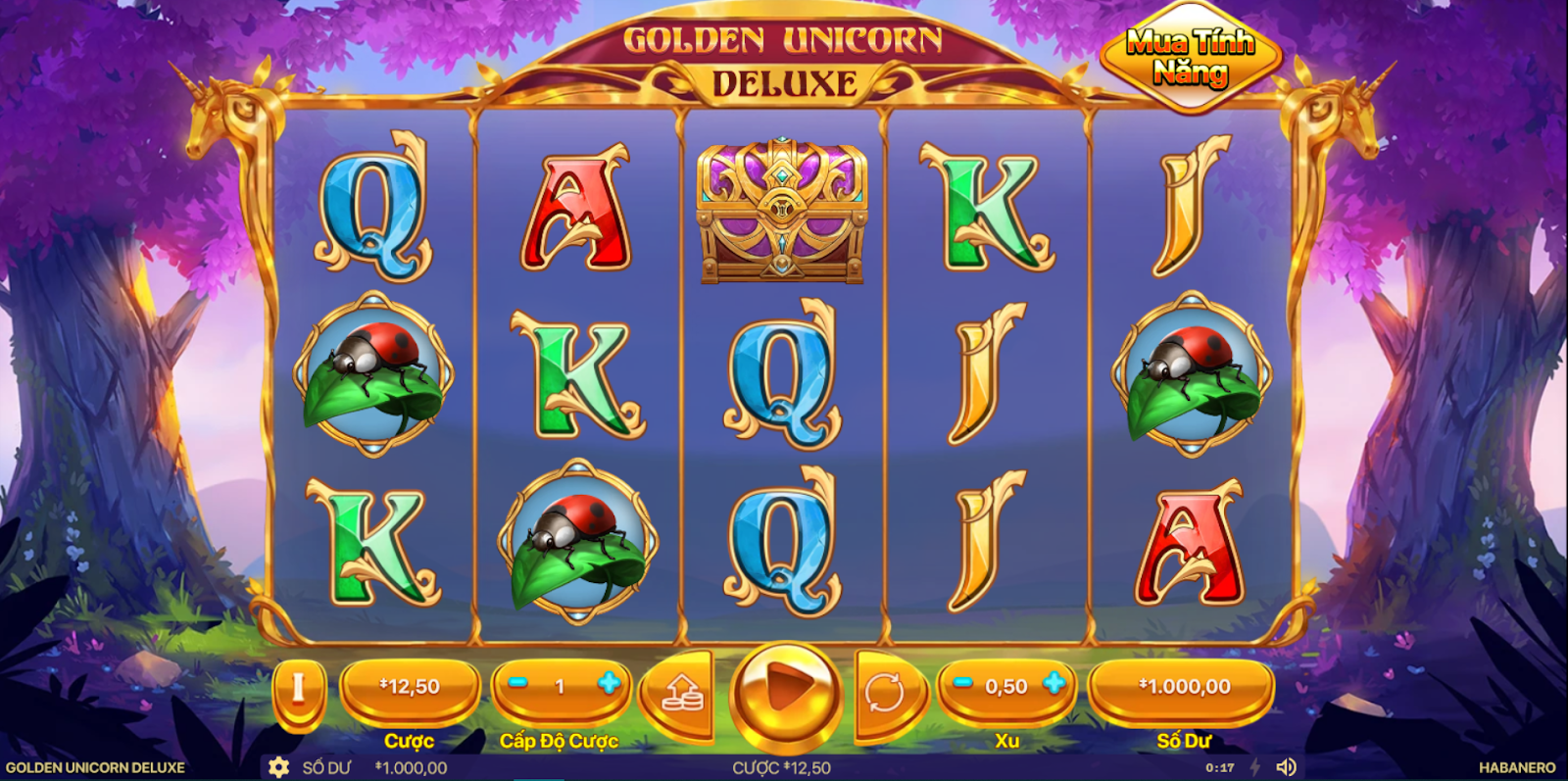Open the gear settings menu
Image resolution: width=1568 pixels, height=781 pixels.
279,767
